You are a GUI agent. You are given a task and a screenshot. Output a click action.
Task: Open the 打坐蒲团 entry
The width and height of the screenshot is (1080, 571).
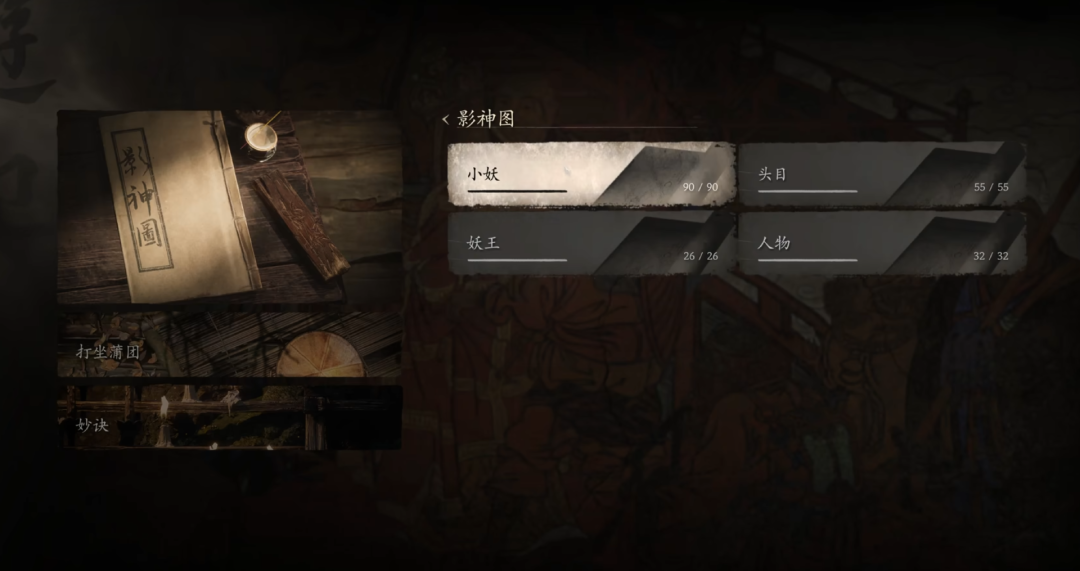[229, 350]
